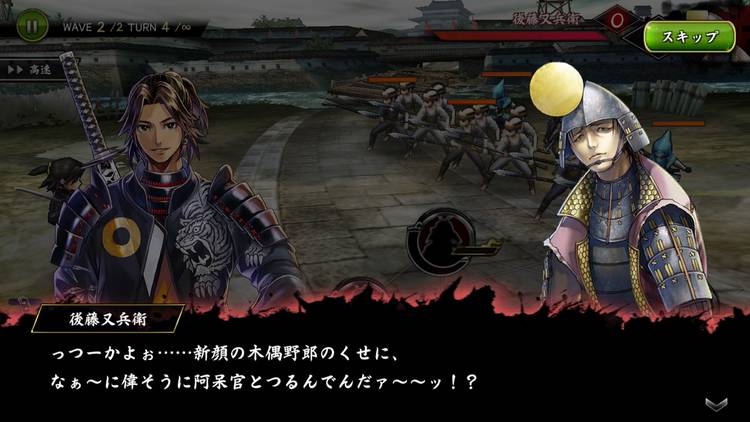Pause the battle with the green pause icon
Screen dimensions: 750x422
(x=33, y=24)
